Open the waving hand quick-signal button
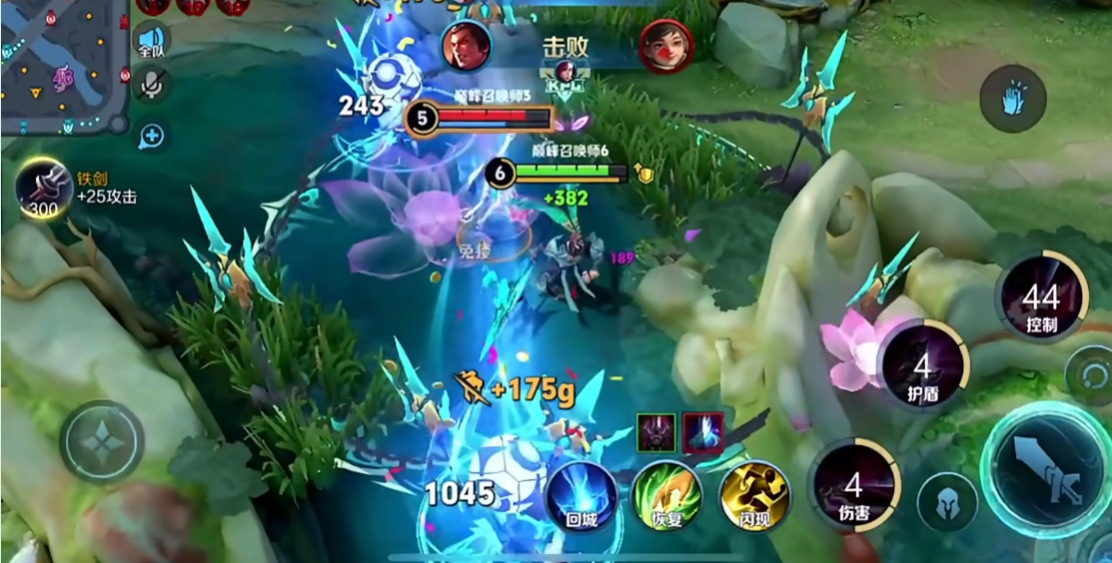The width and height of the screenshot is (1112, 563). 1012,99
